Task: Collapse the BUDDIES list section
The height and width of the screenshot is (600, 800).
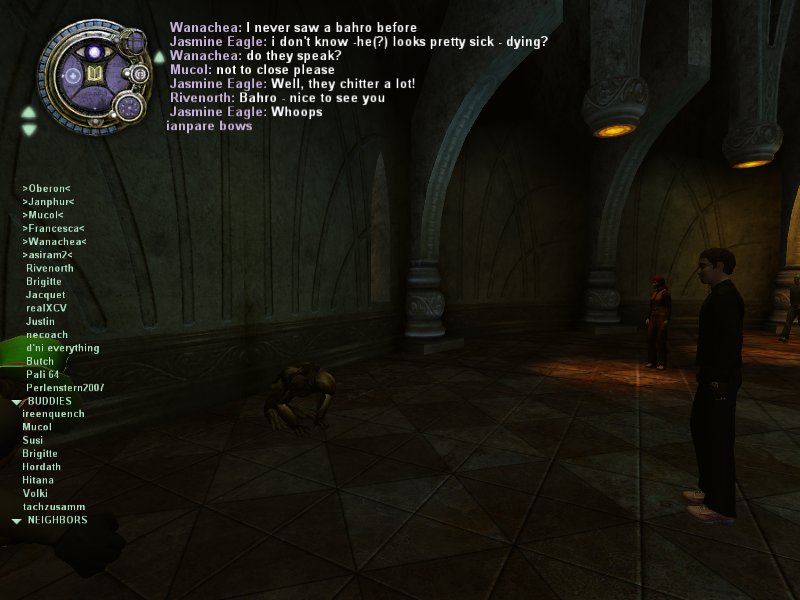Action: pos(17,401)
